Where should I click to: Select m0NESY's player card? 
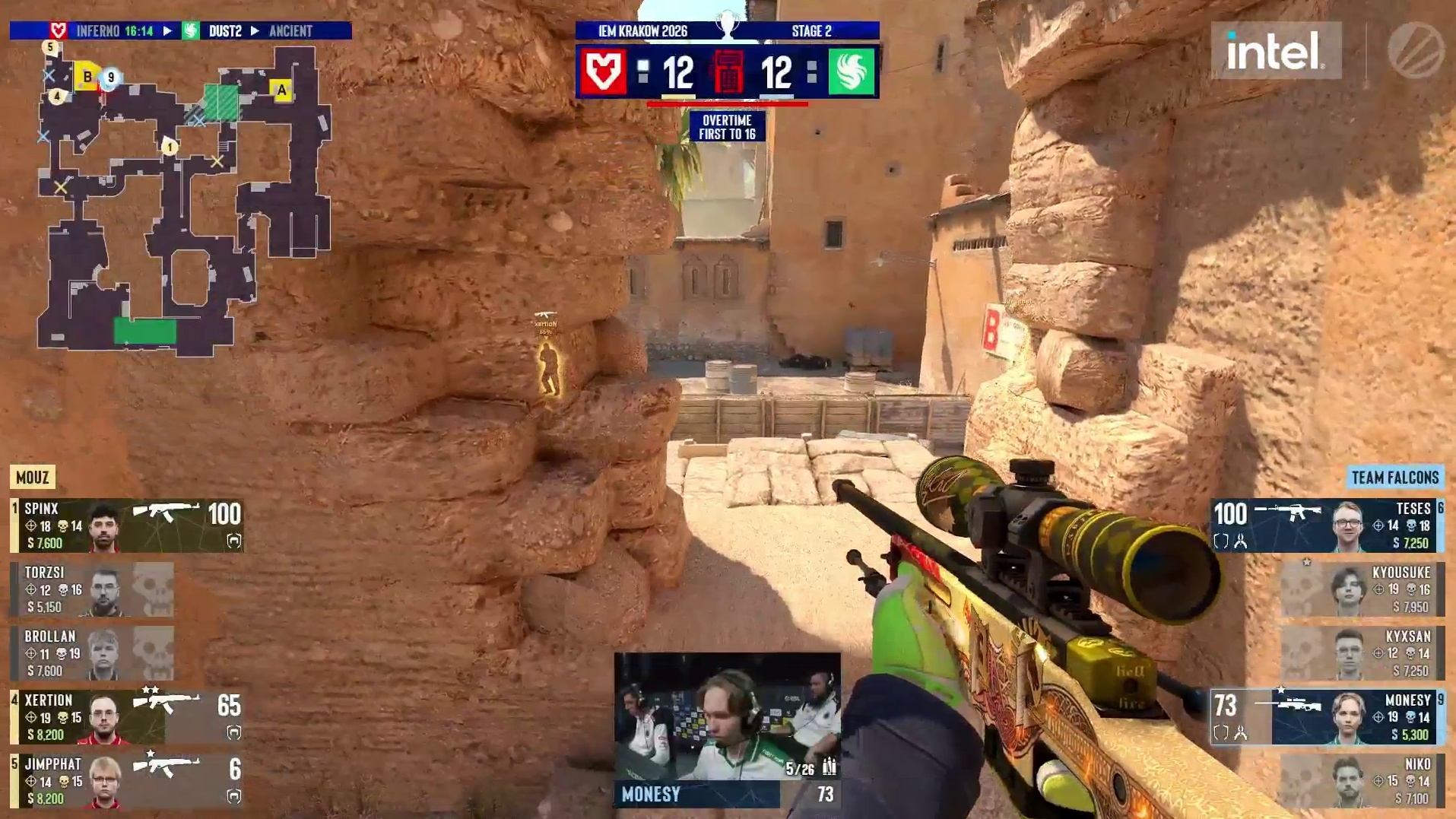1327,717
